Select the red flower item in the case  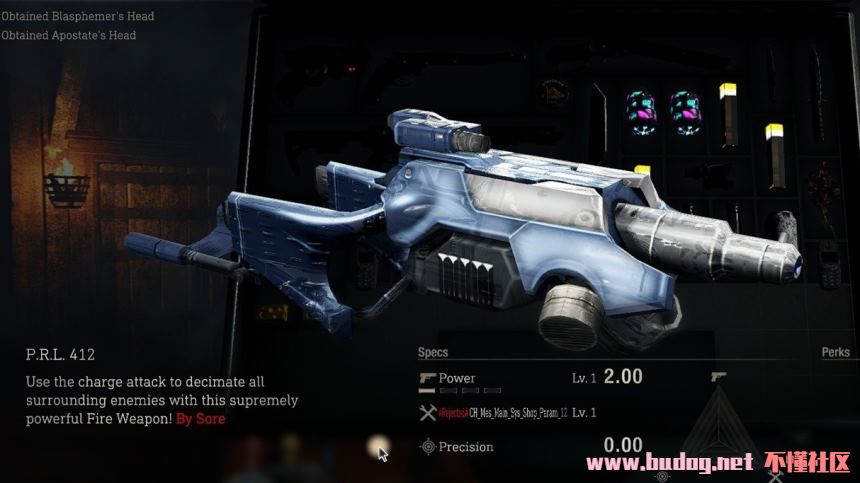(x=826, y=195)
